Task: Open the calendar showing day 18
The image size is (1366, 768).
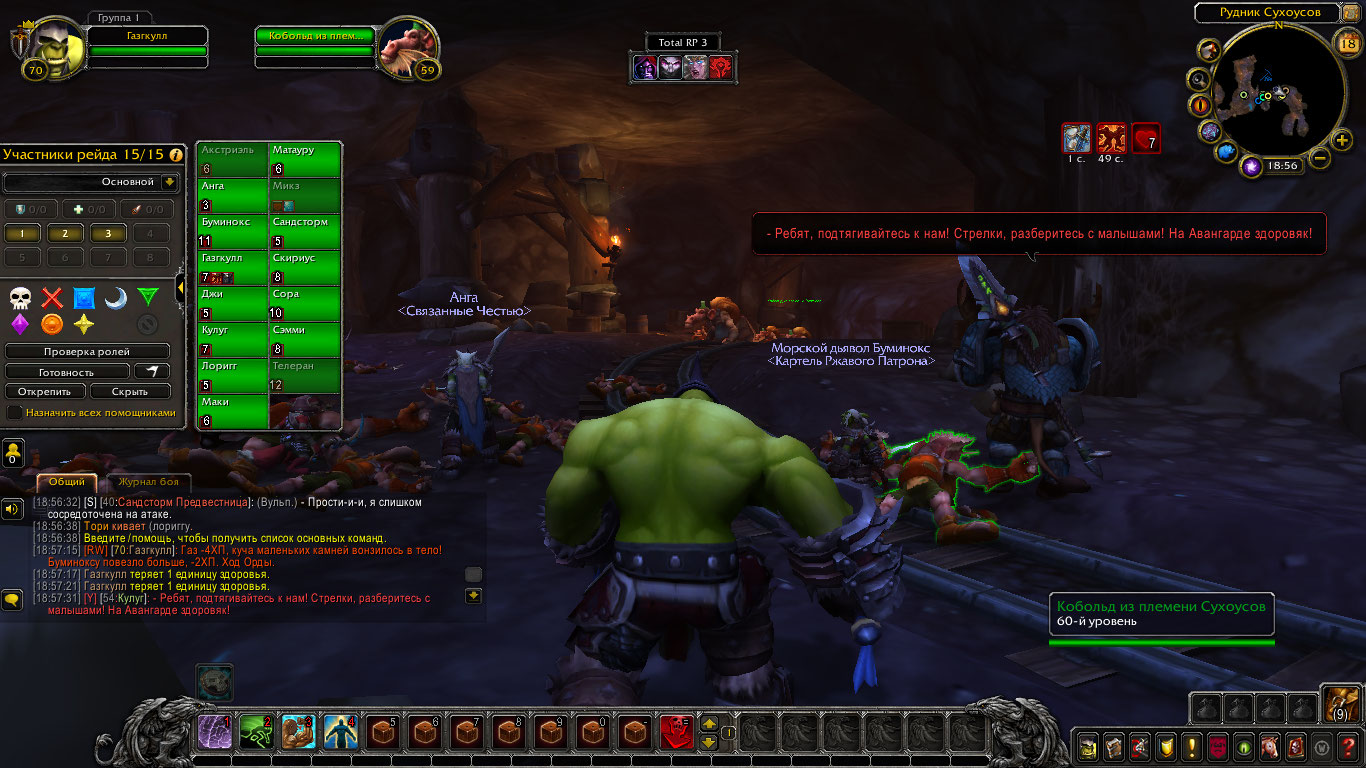Action: [x=1346, y=42]
